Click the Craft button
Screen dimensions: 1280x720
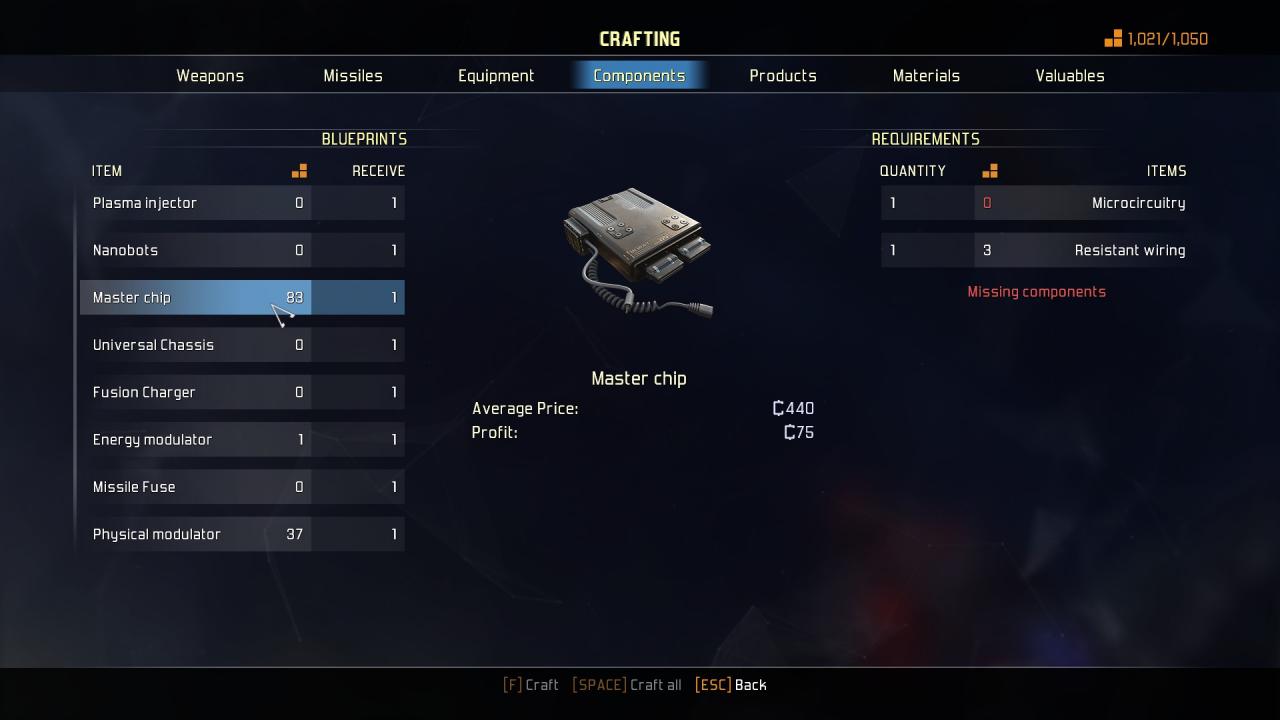point(531,685)
